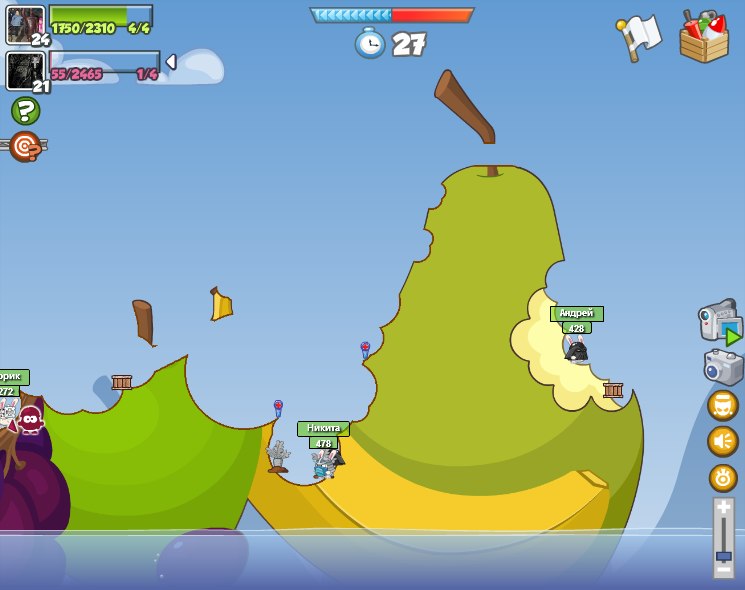The height and width of the screenshot is (590, 745).
Task: Zoom in with the plus button
Action: (723, 507)
